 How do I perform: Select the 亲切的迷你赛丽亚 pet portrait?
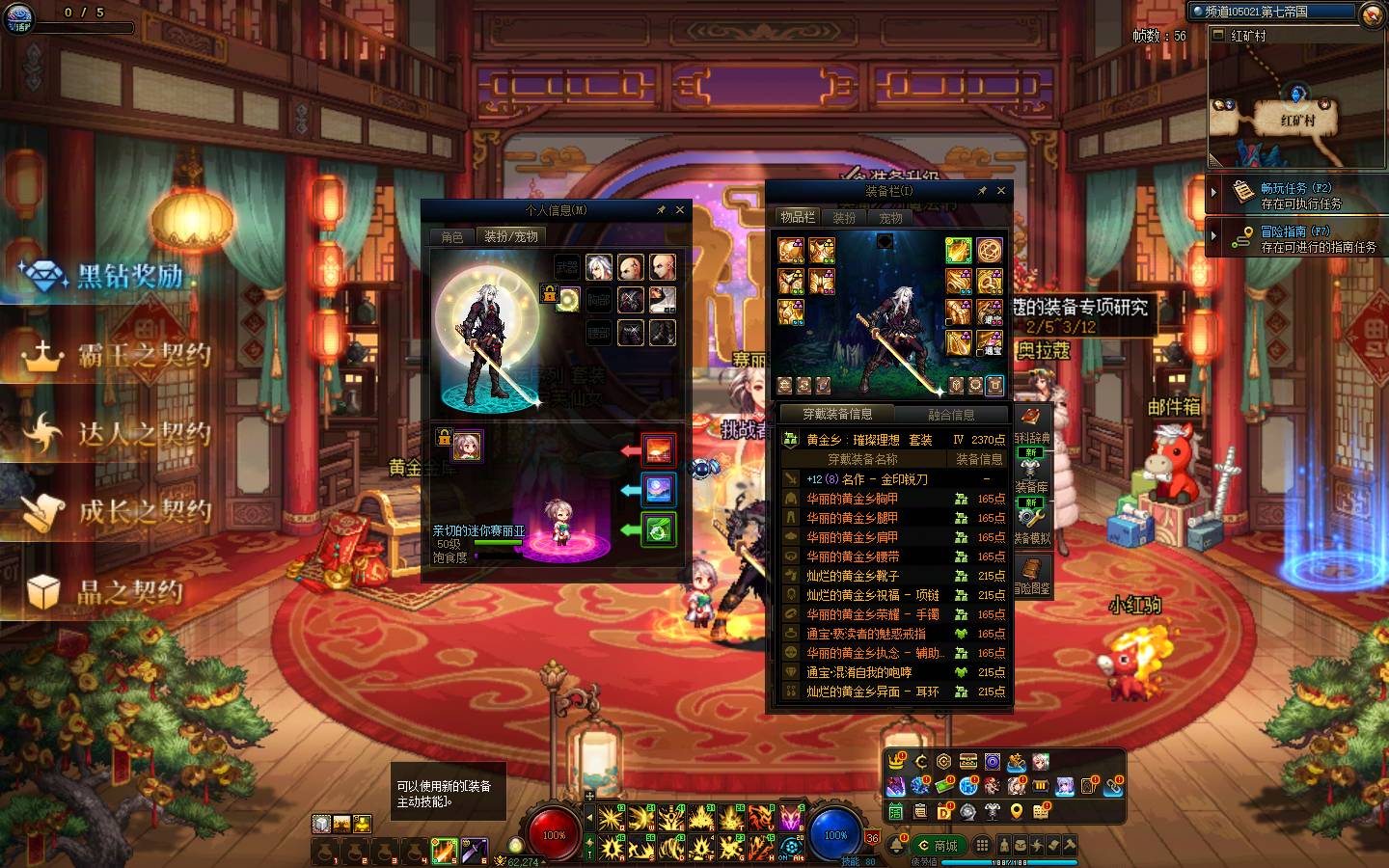(x=468, y=446)
